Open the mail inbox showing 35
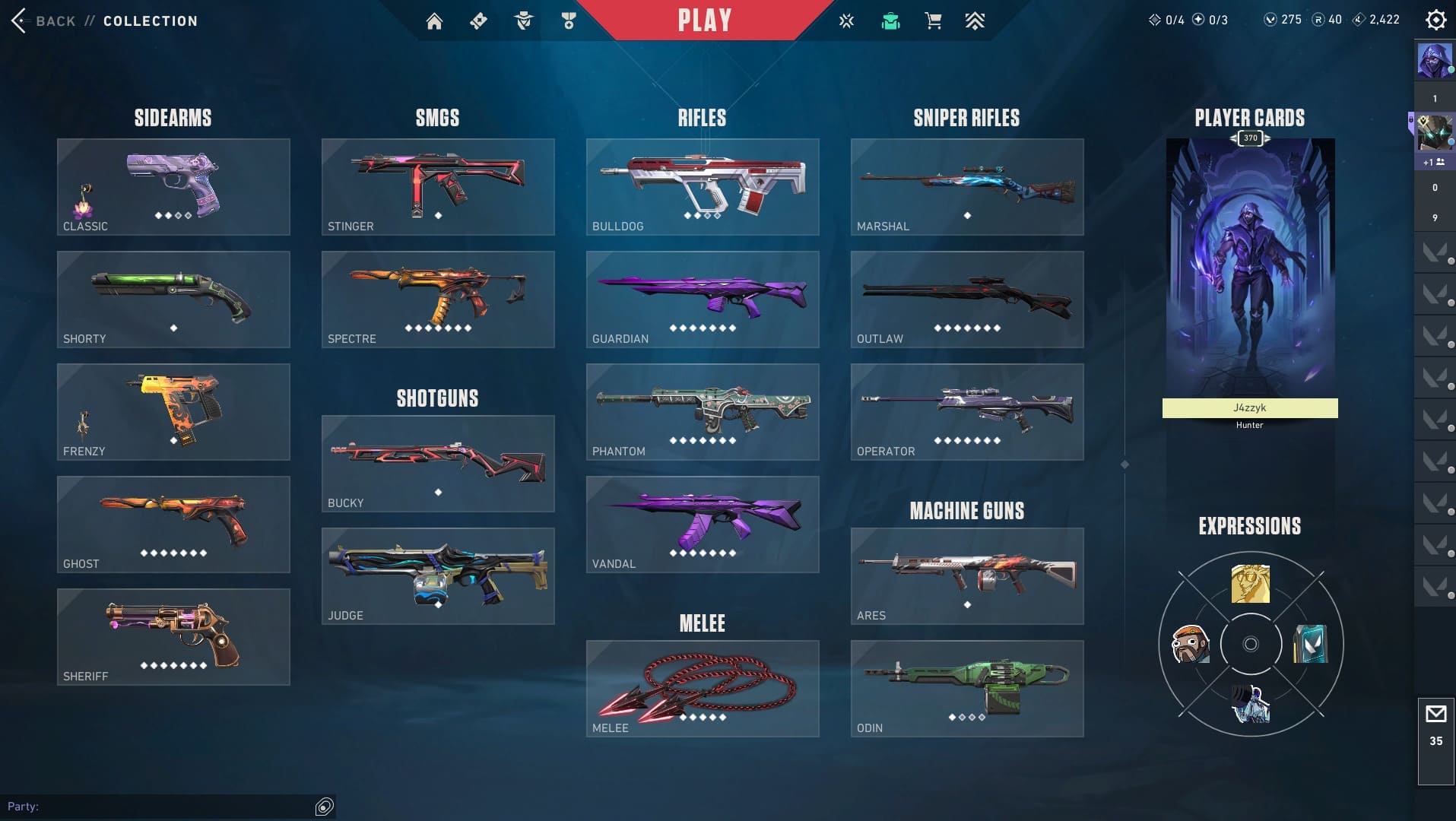The height and width of the screenshot is (821, 1456). pyautogui.click(x=1435, y=726)
